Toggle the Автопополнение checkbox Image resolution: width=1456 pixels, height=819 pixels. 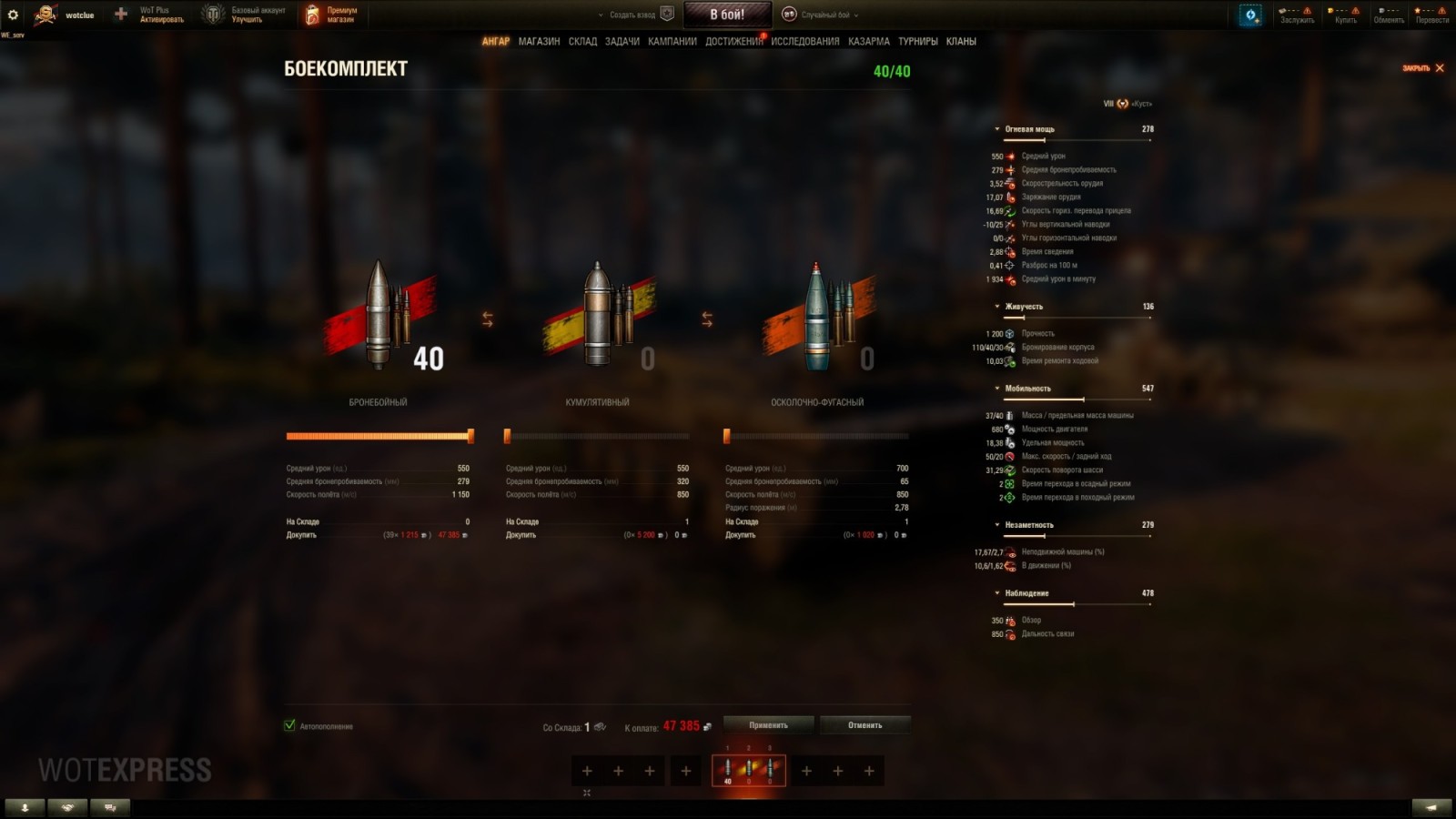click(288, 726)
